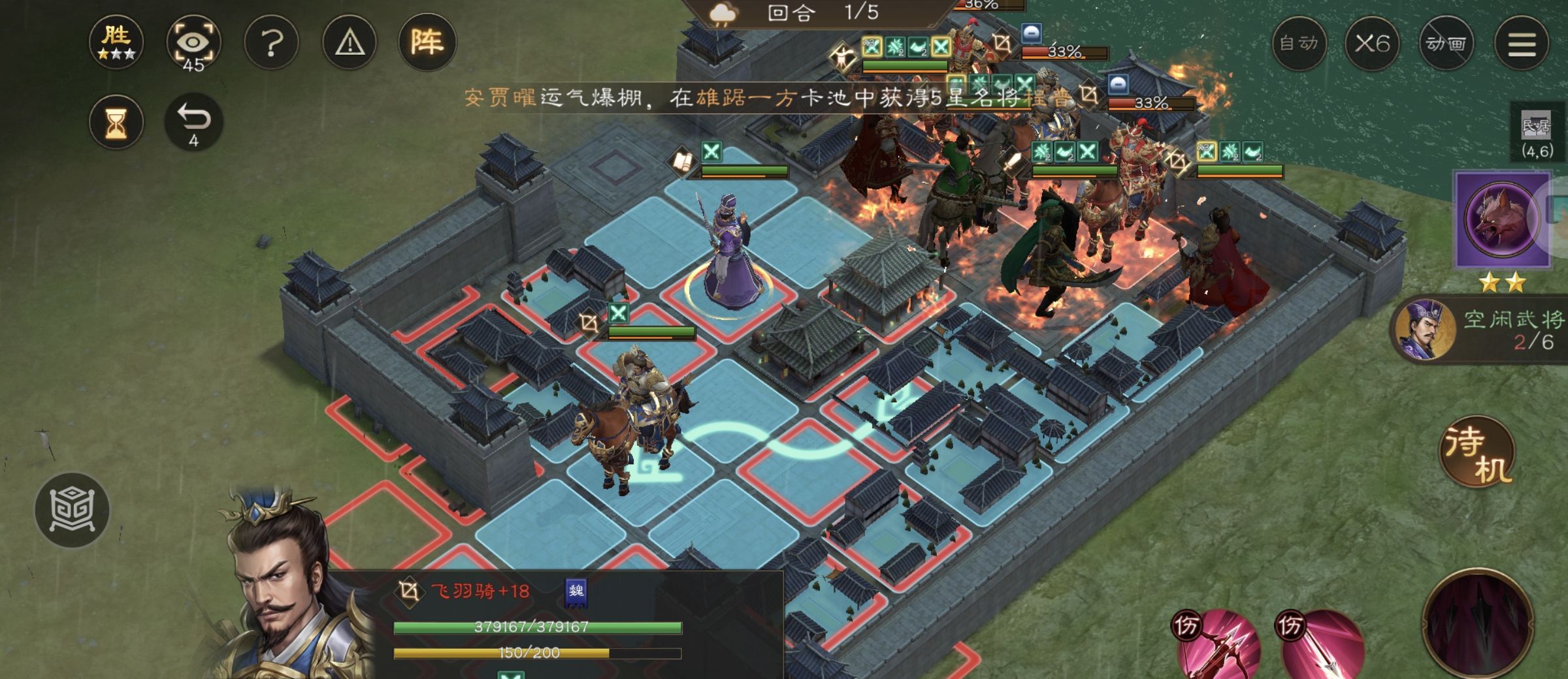
Task: Change the X6 battle speed
Action: click(x=1372, y=44)
